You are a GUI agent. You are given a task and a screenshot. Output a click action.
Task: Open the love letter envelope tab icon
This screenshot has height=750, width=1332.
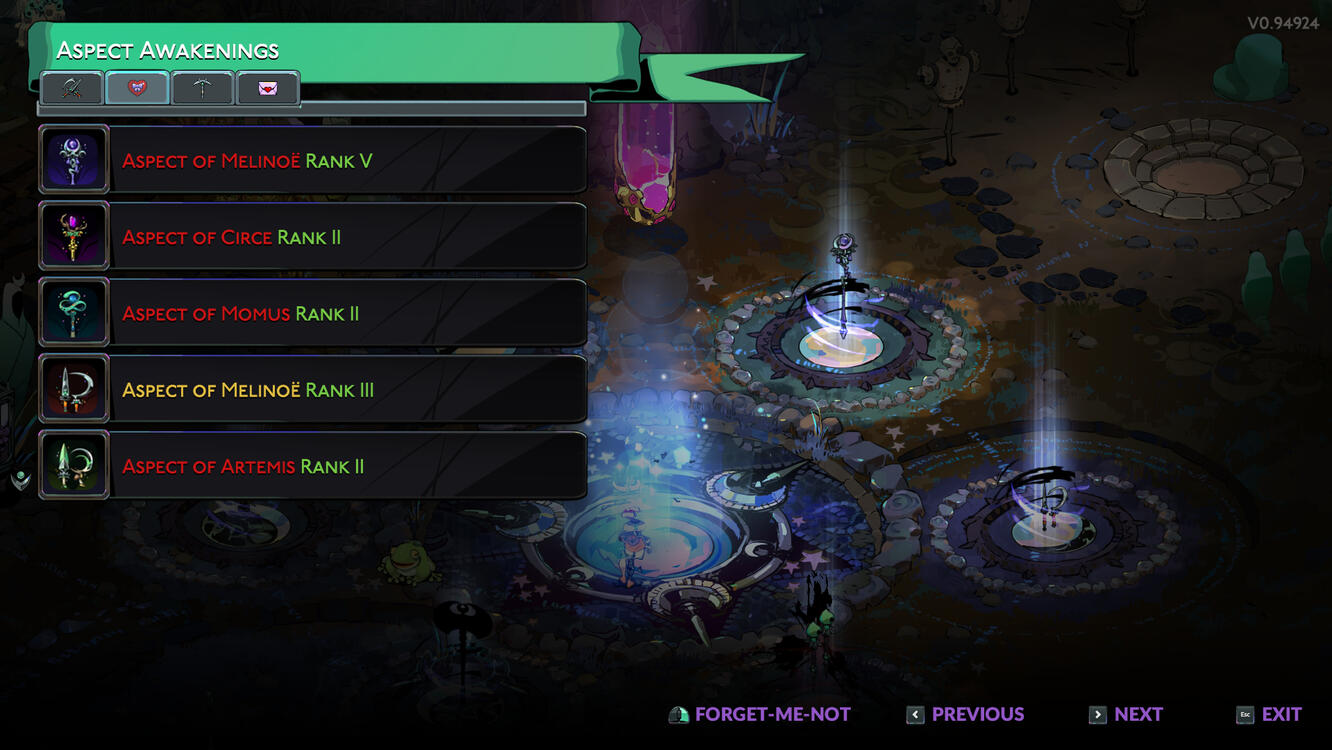click(x=266, y=88)
